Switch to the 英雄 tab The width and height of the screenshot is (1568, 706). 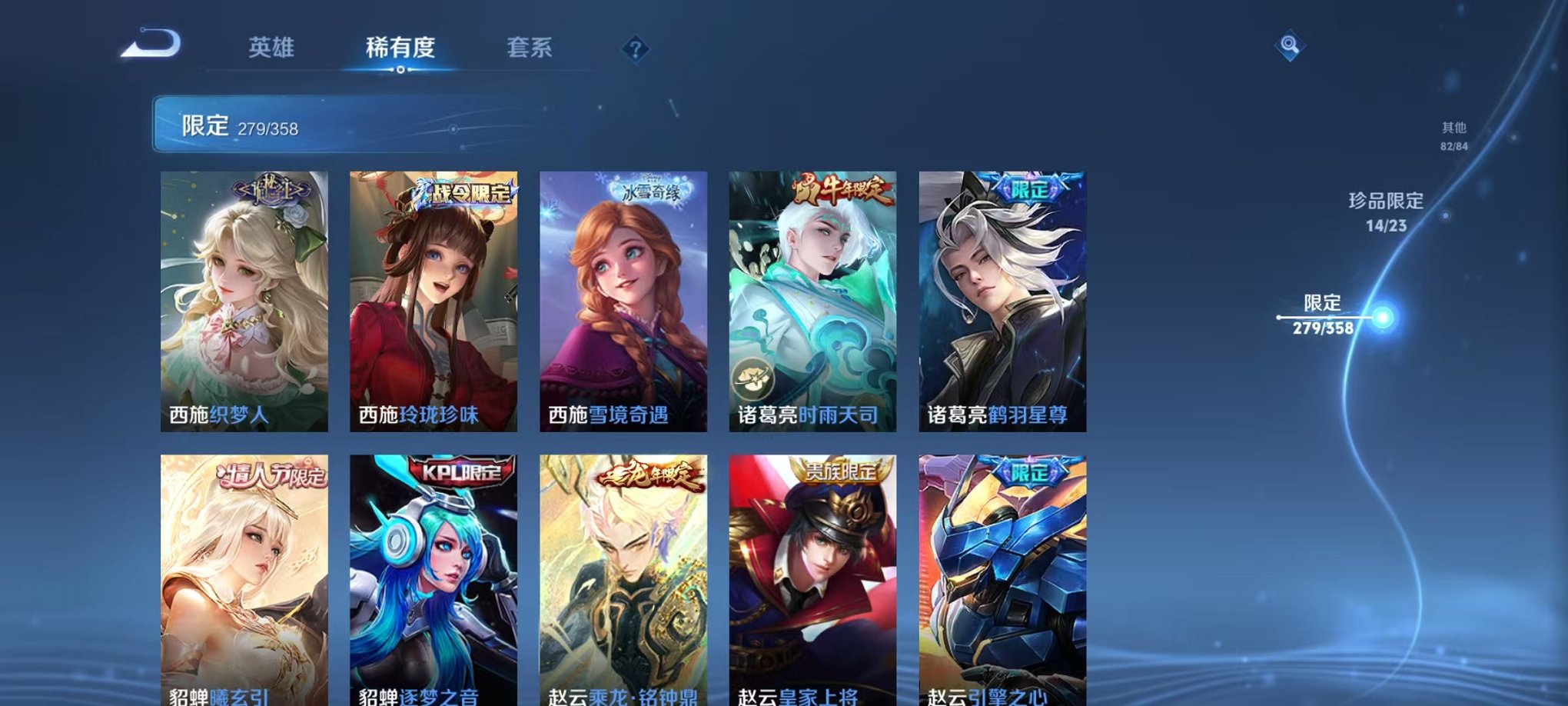pos(274,48)
